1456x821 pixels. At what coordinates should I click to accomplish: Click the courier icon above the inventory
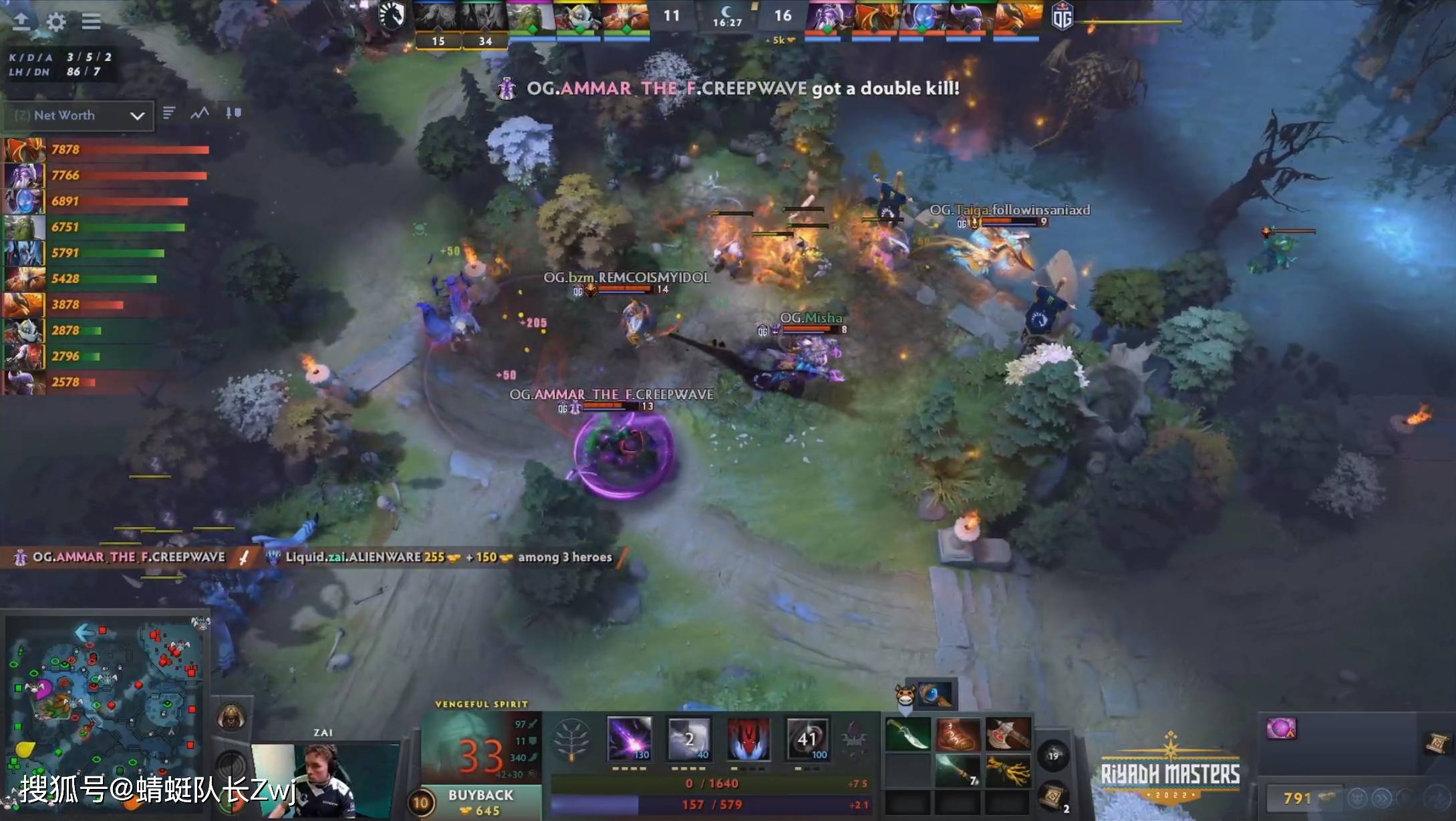click(x=905, y=694)
